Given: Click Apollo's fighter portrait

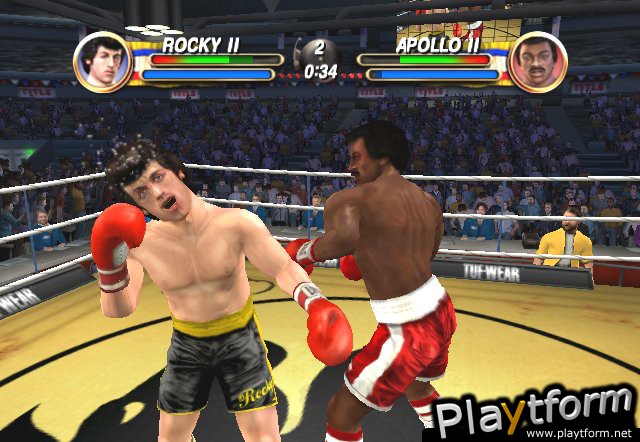Looking at the screenshot, I should pyautogui.click(x=535, y=62).
